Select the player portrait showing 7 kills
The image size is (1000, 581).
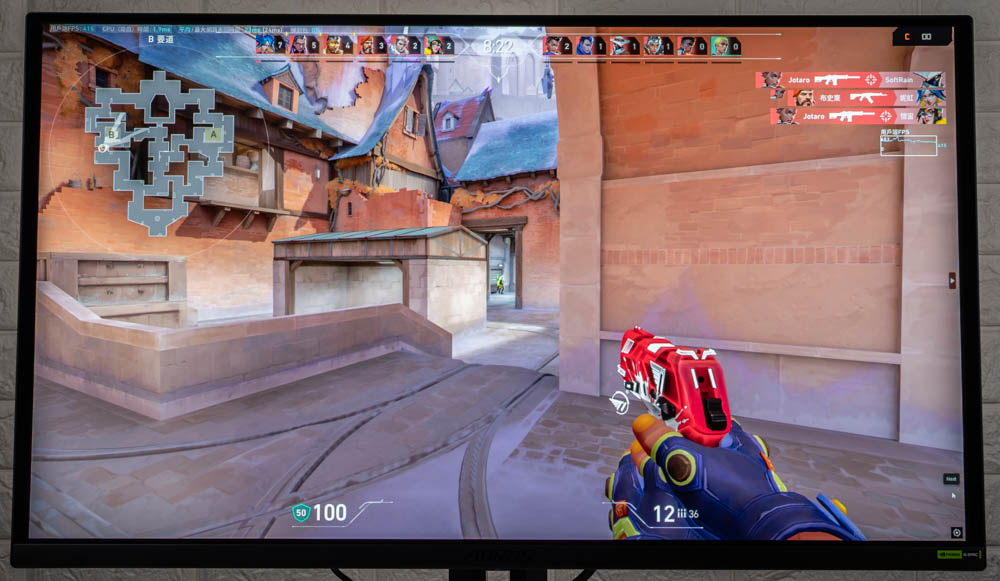pos(265,45)
